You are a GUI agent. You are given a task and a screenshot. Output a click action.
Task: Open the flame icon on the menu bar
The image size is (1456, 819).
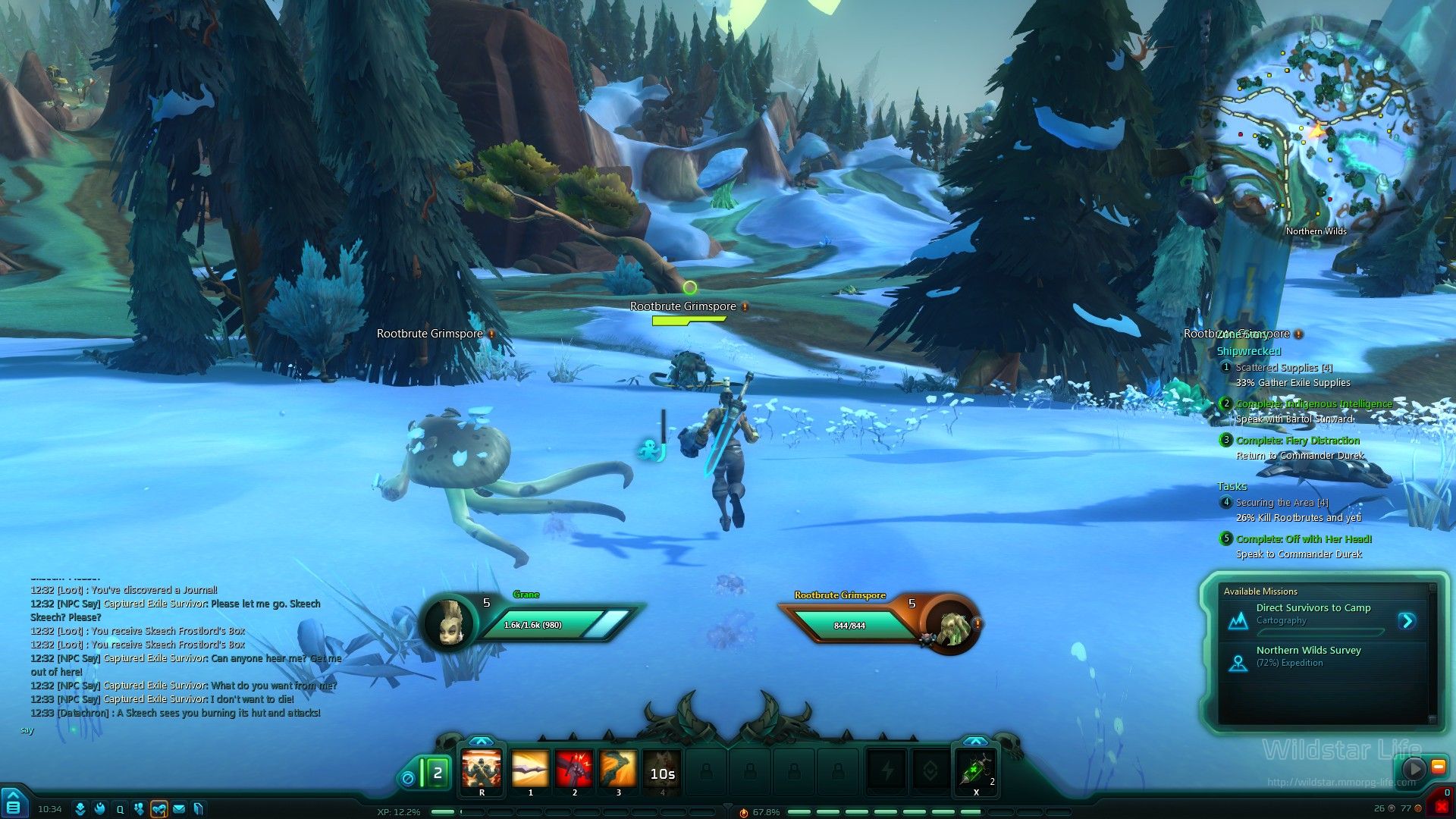point(99,809)
